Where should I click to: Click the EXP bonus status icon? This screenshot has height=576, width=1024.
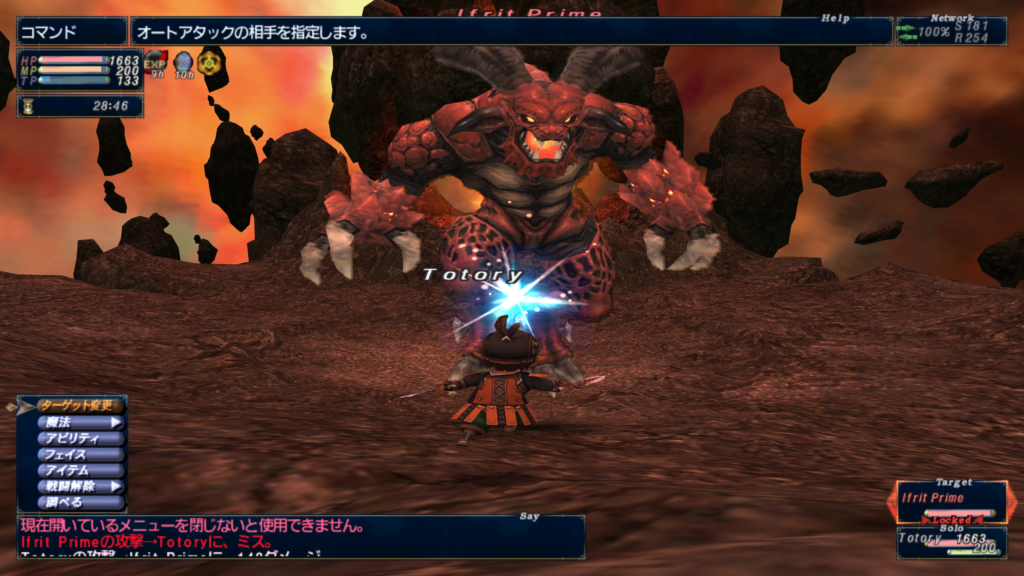156,64
